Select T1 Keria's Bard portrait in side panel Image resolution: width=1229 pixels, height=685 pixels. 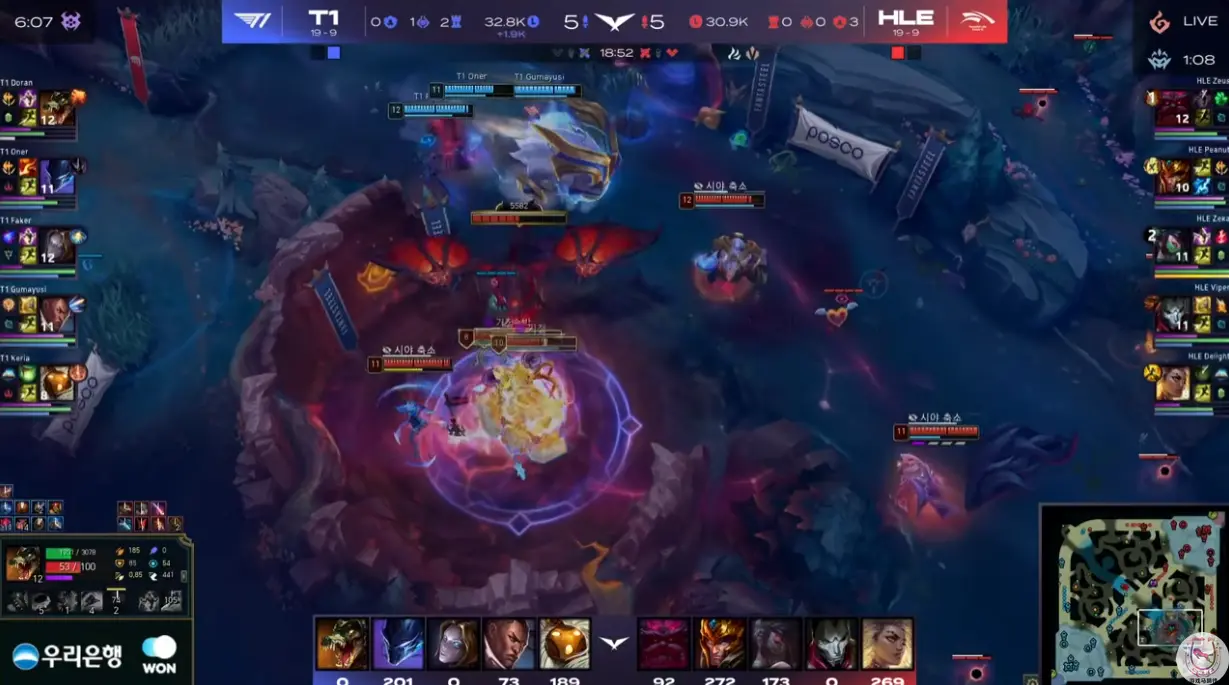pyautogui.click(x=56, y=382)
